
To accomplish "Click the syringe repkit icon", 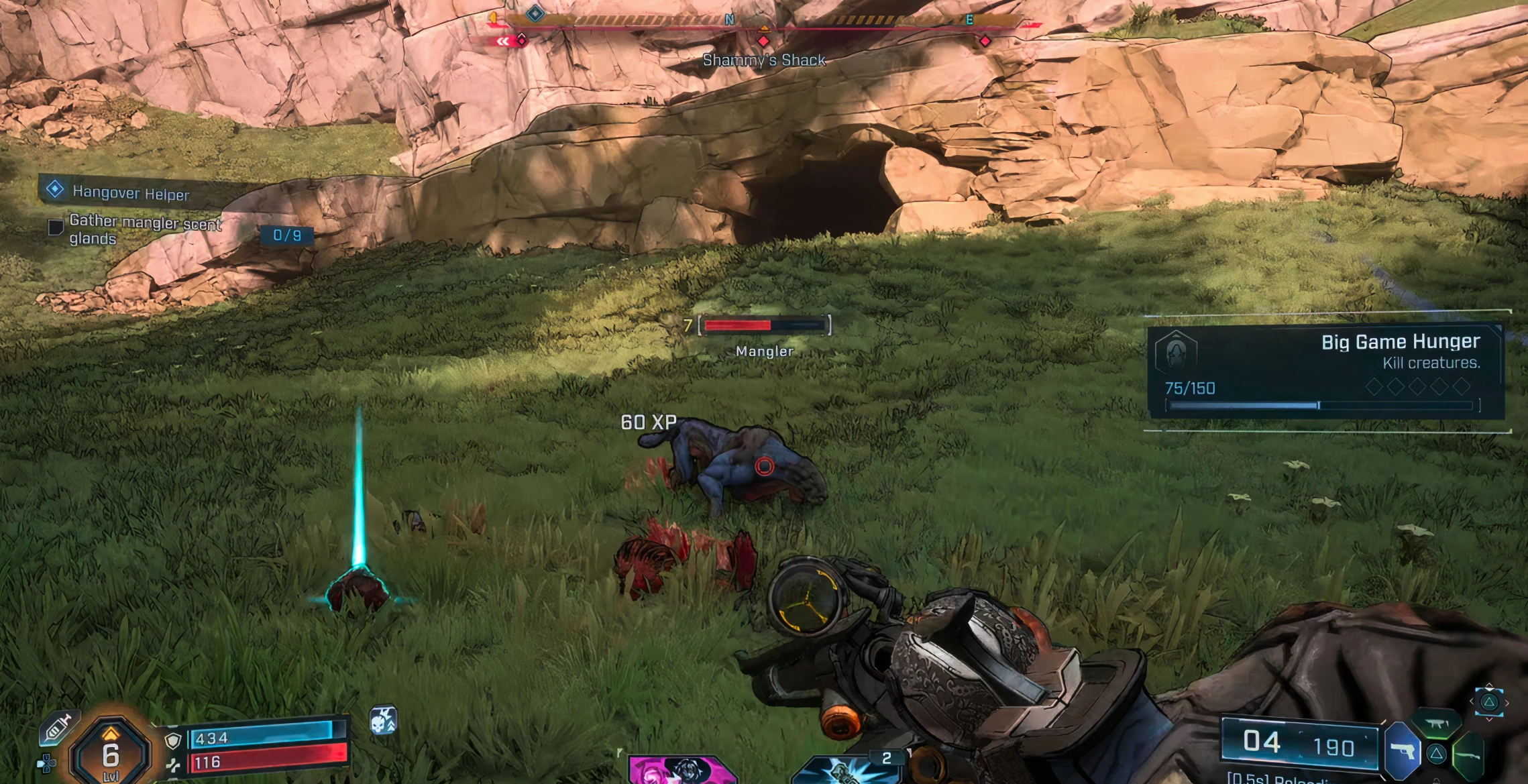I will coord(58,728).
